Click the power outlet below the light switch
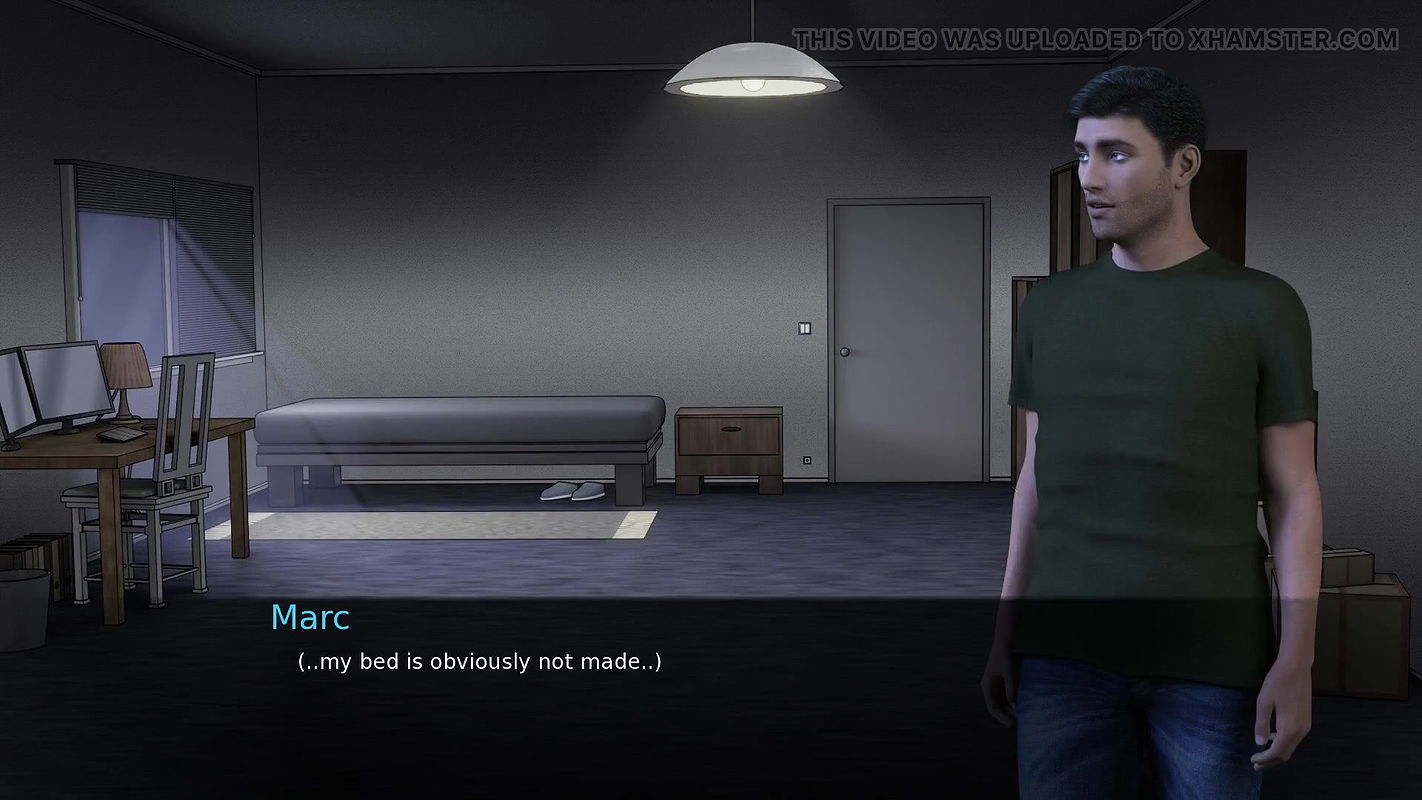 pos(808,455)
